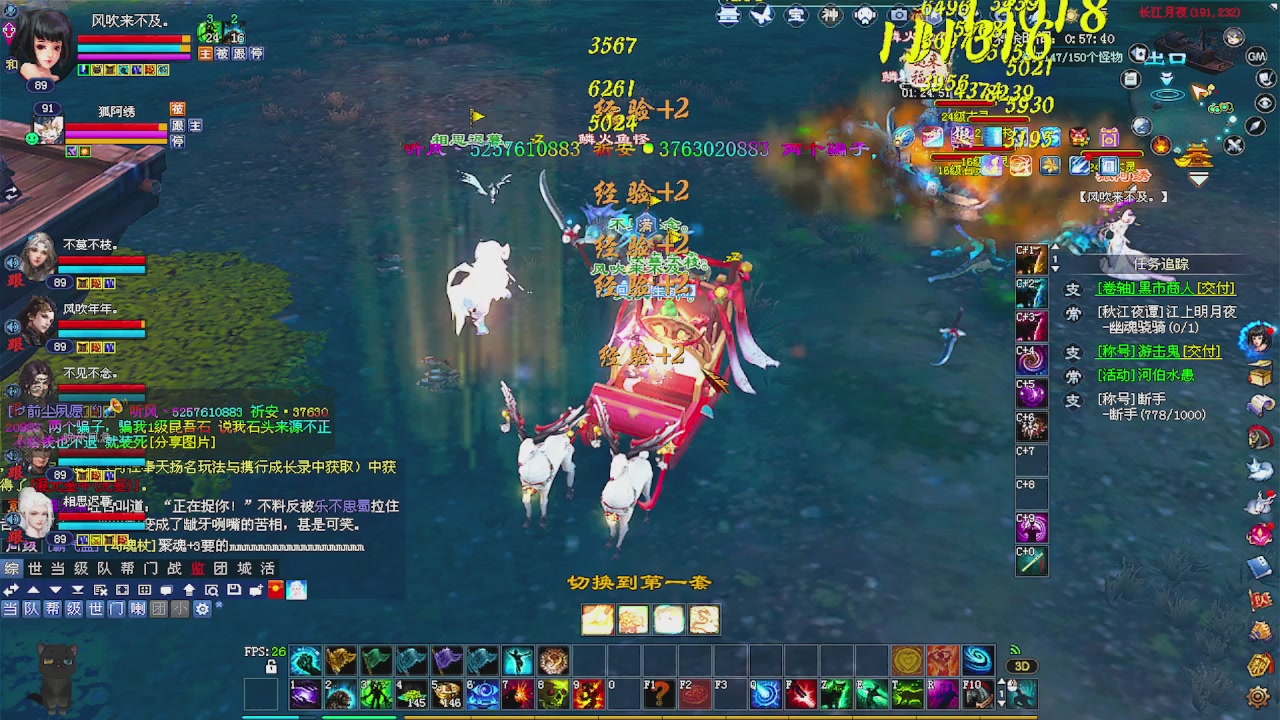Viewport: 1280px width, 720px height.
Task: Click the first item slot above 切换到第一套
Action: click(598, 620)
